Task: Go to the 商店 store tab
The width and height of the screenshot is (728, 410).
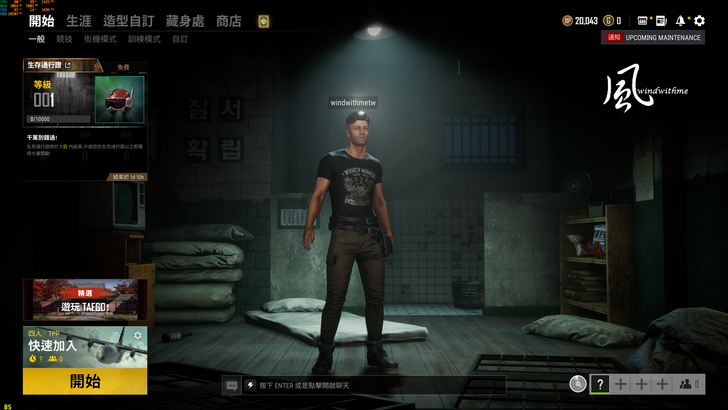Action: point(229,21)
